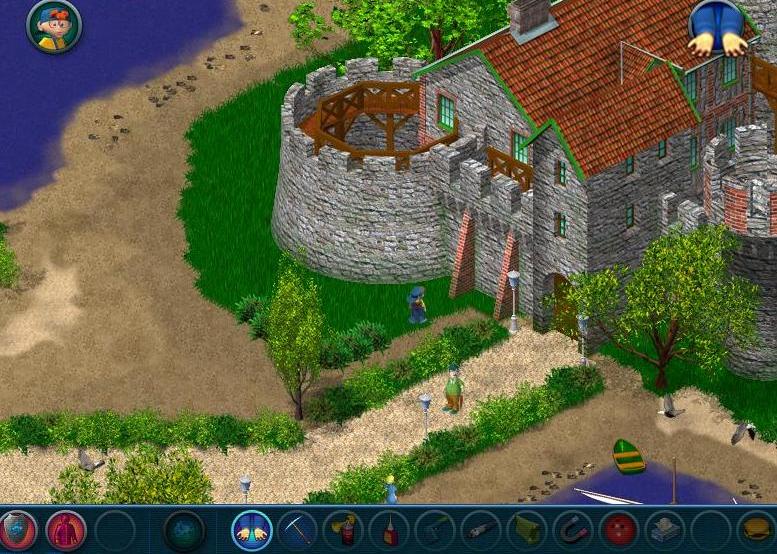Select the bare hands tool slot

[x=252, y=529]
